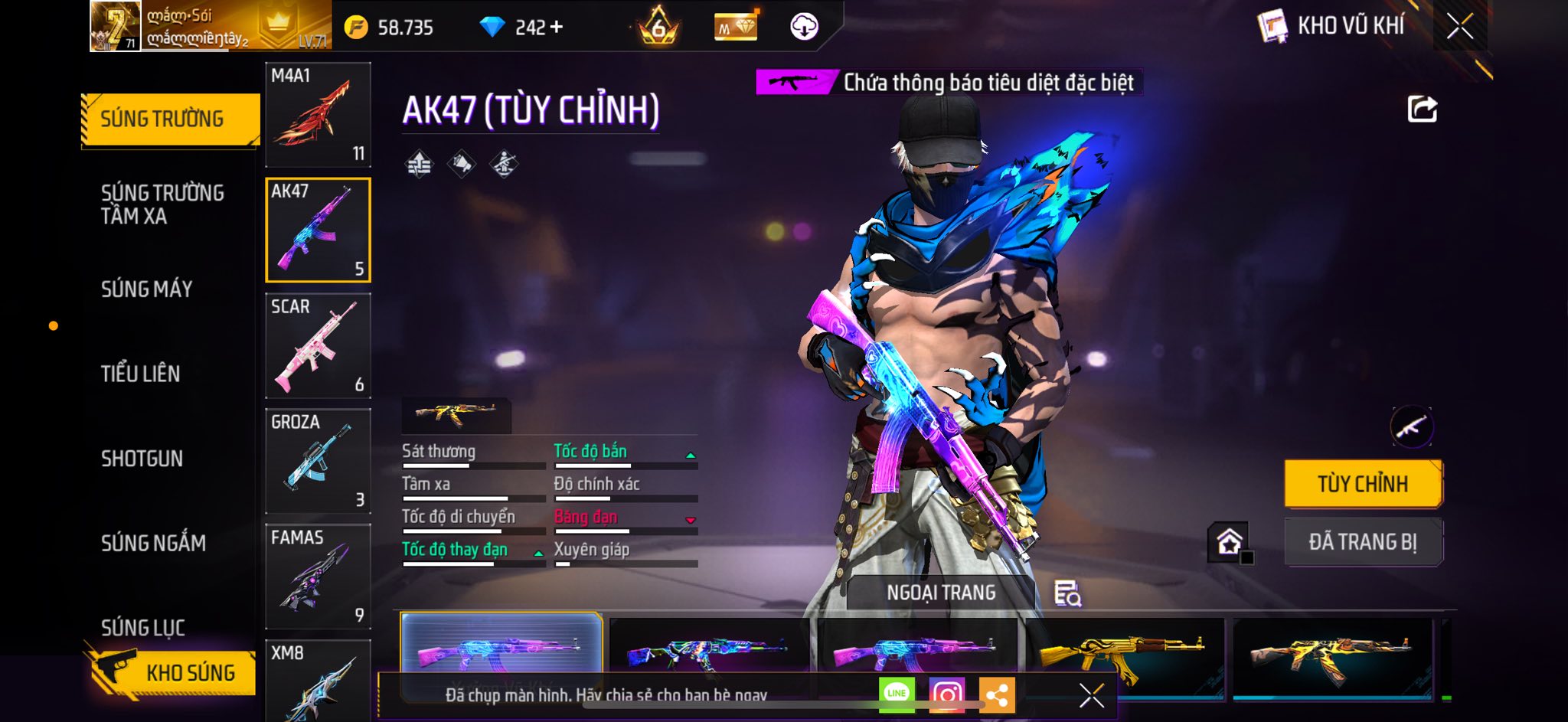Choose the GROZA weapon tile
This screenshot has width=1568, height=722.
tap(318, 461)
